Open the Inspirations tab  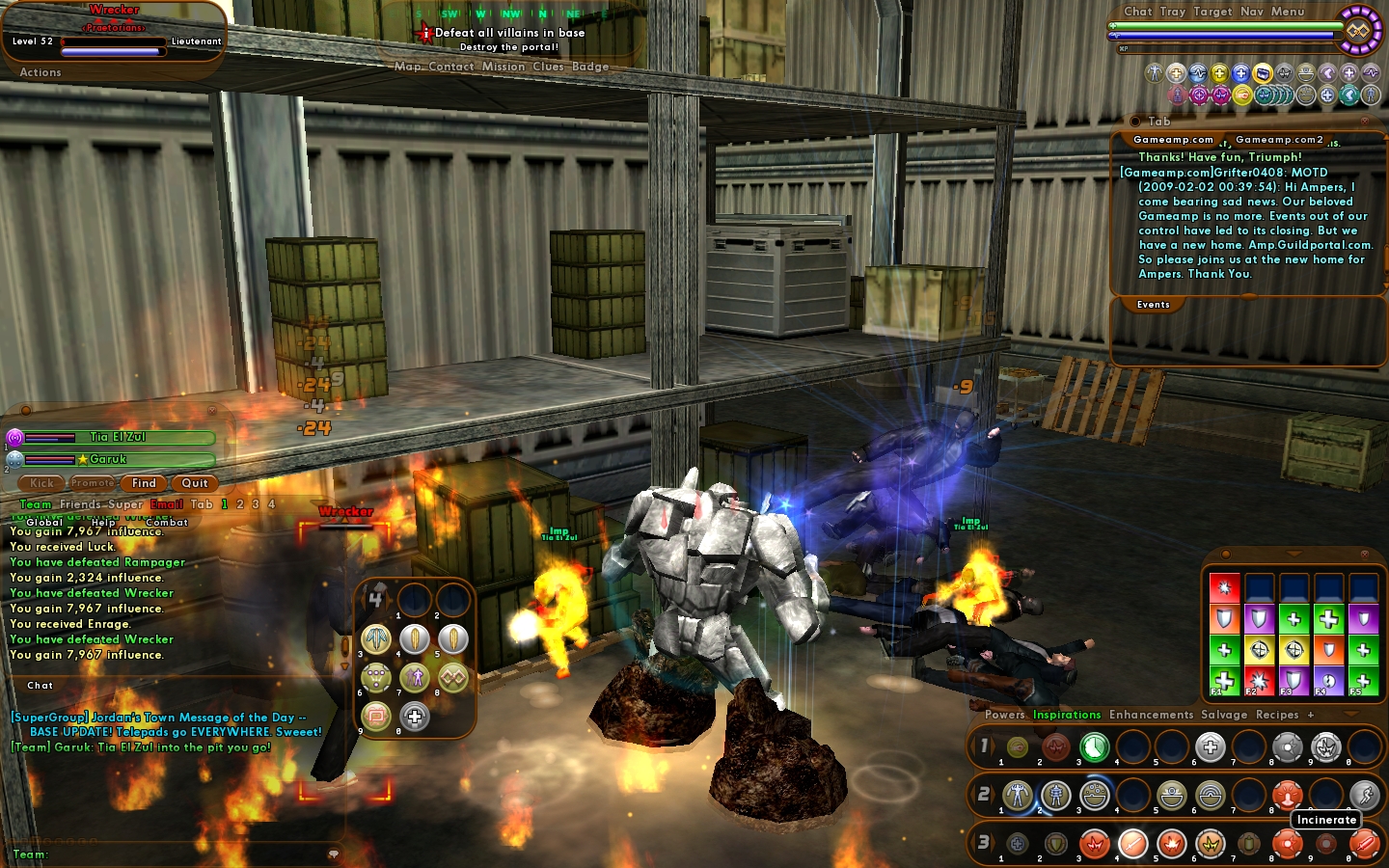click(1067, 715)
